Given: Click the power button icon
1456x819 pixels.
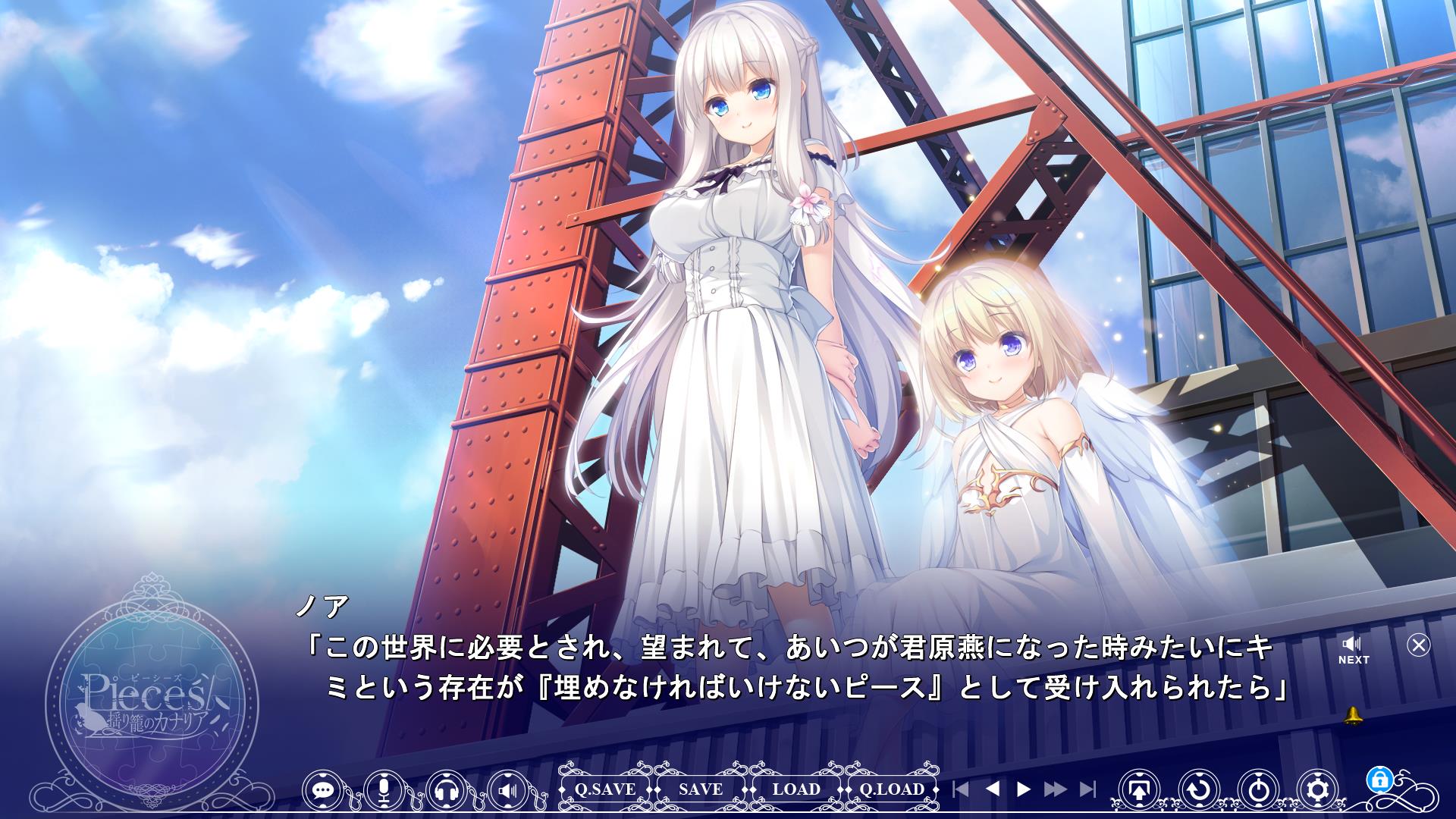Looking at the screenshot, I should click(x=1259, y=790).
